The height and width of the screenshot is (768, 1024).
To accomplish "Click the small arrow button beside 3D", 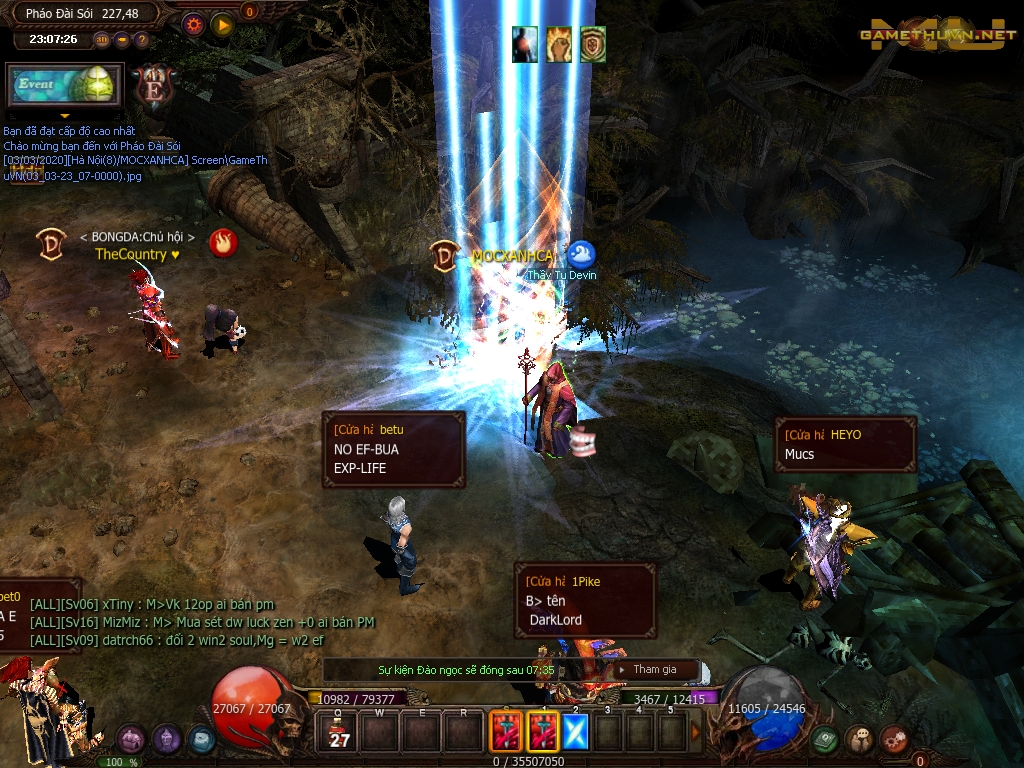I will tap(122, 40).
